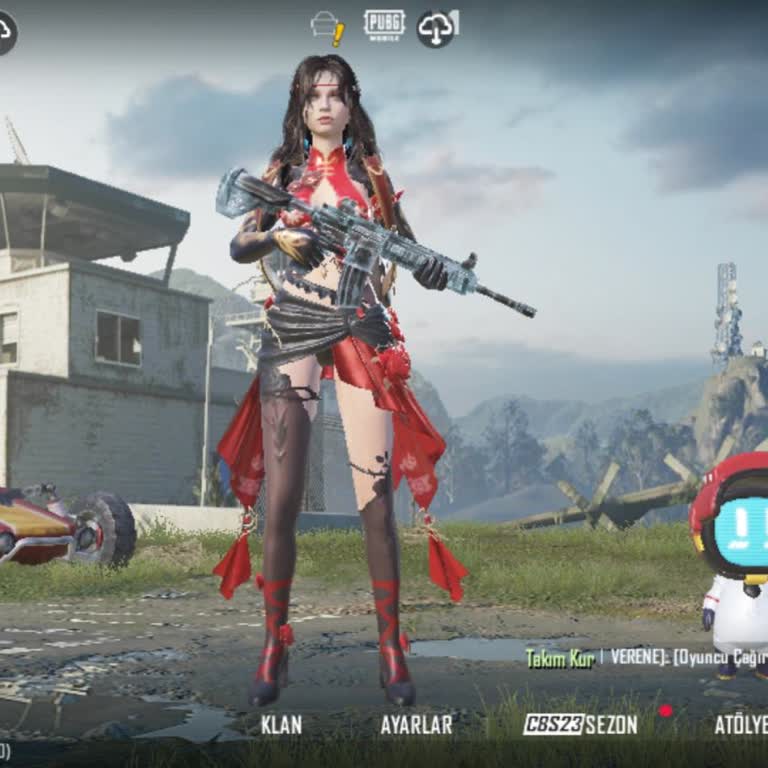This screenshot has width=768, height=768.
Task: Open the C8S23 Sezon menu
Action: coord(581,724)
